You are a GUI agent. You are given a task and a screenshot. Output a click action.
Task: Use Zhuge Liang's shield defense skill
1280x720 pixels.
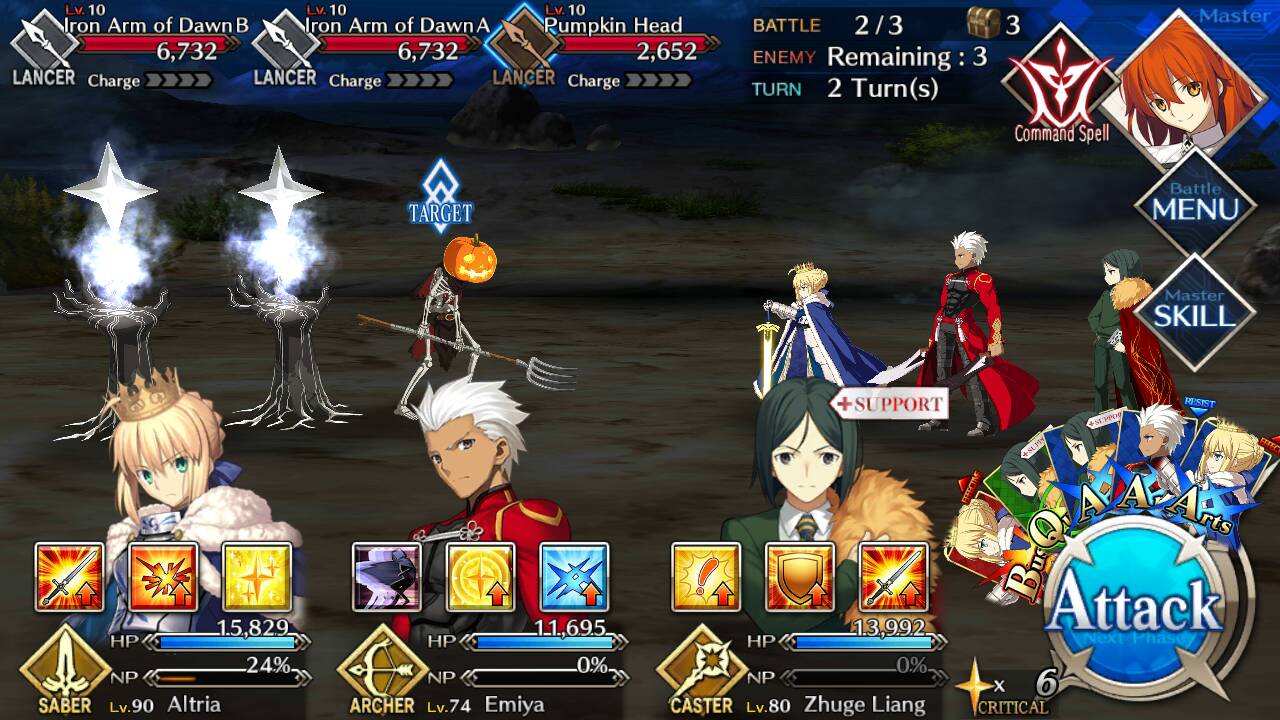(x=800, y=577)
